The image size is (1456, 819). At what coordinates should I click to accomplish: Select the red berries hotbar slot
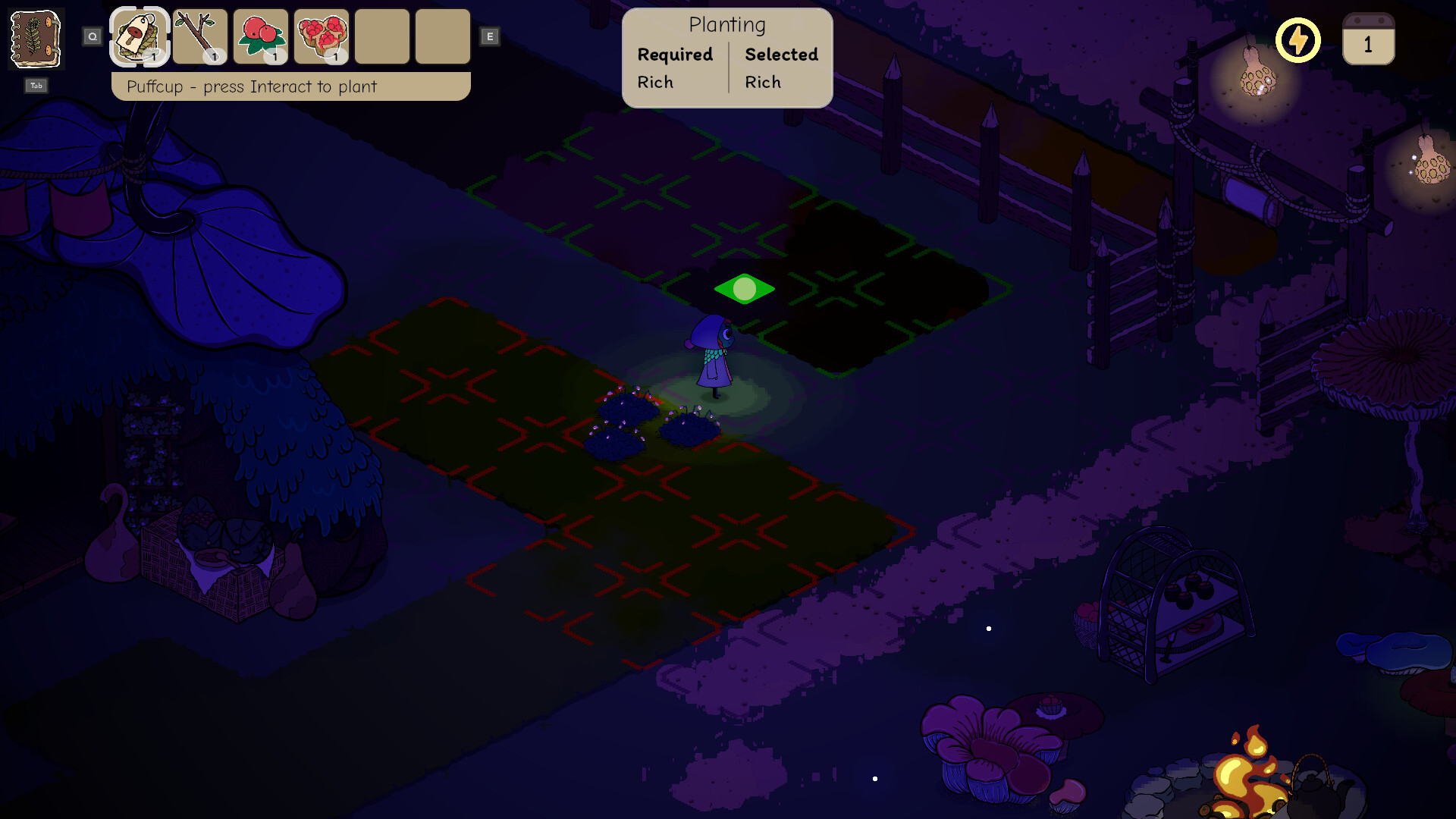[260, 36]
